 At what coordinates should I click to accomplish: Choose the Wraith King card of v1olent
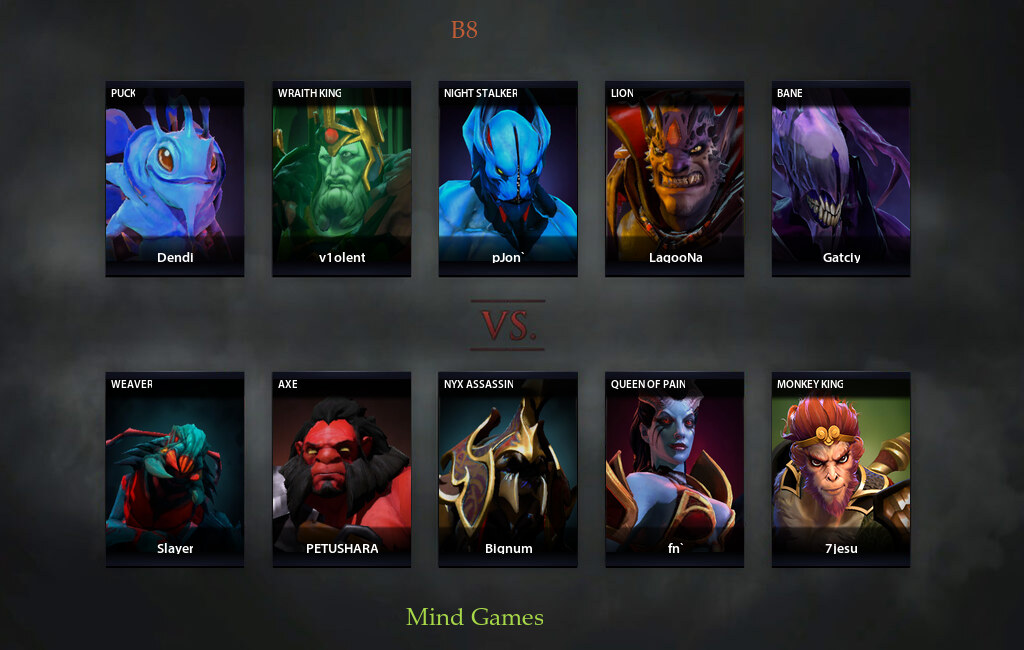tap(341, 179)
